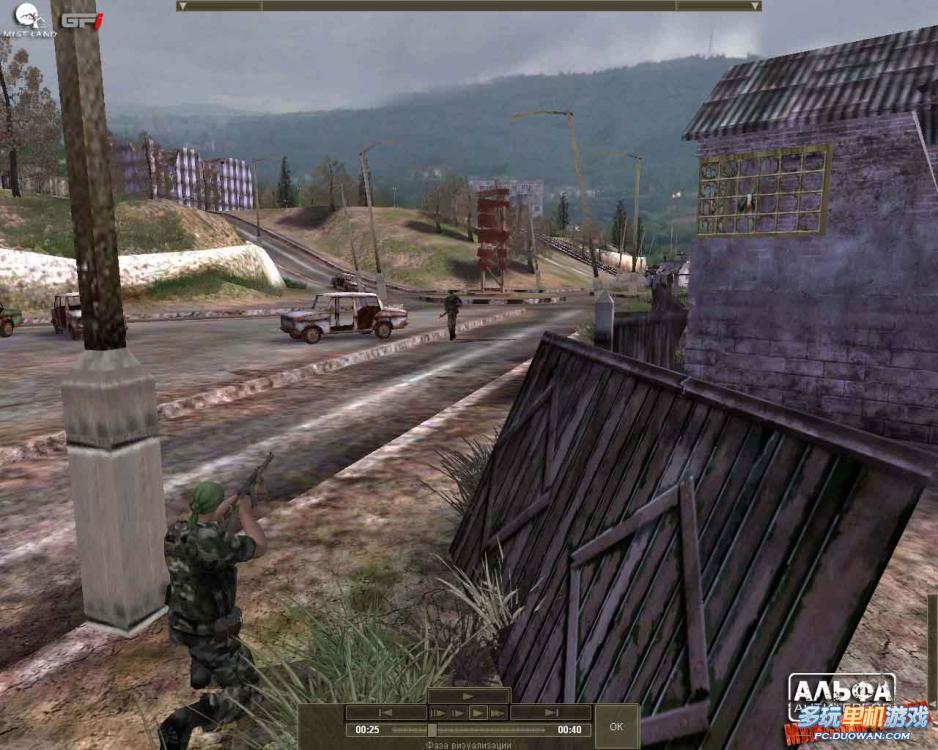Screen dimensions: 938x750
Task: Select the fast-forward double arrow speed
Action: (x=498, y=713)
